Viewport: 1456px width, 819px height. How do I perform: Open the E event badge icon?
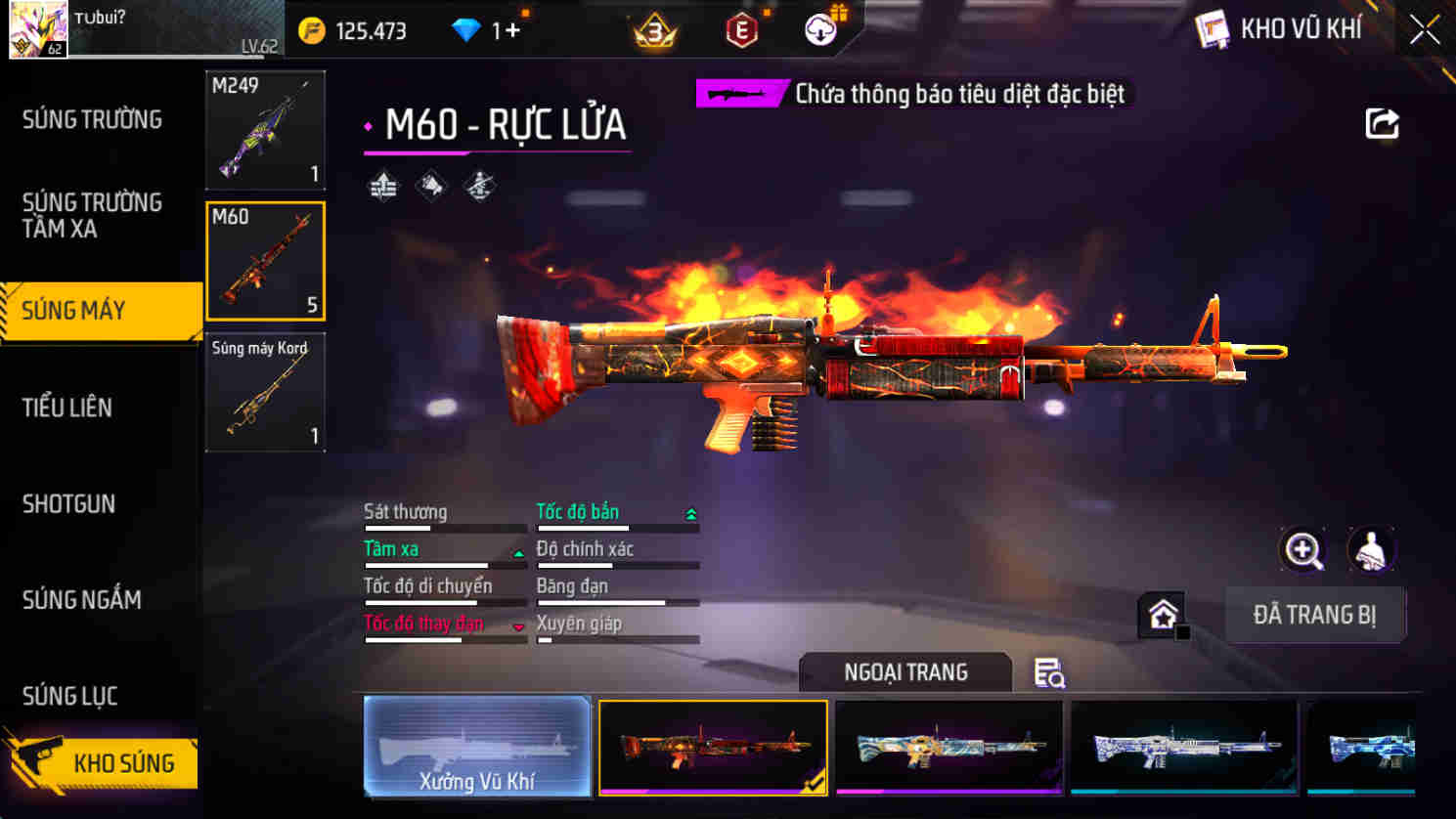point(741,30)
